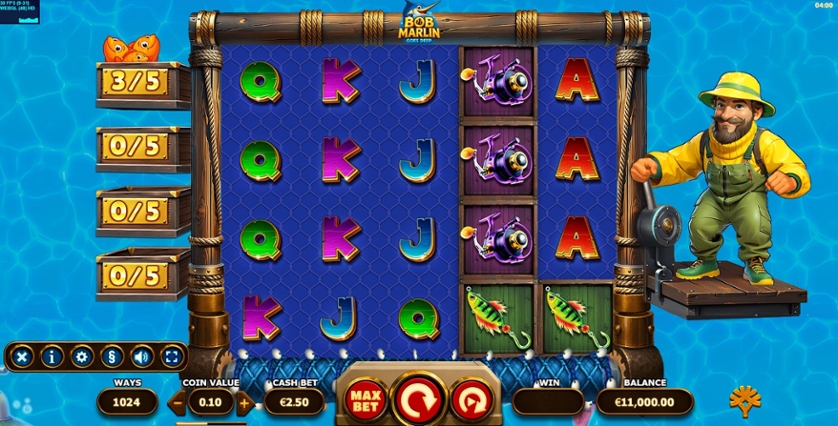Click the MAX BET button
The height and width of the screenshot is (426, 838).
pyautogui.click(x=366, y=401)
